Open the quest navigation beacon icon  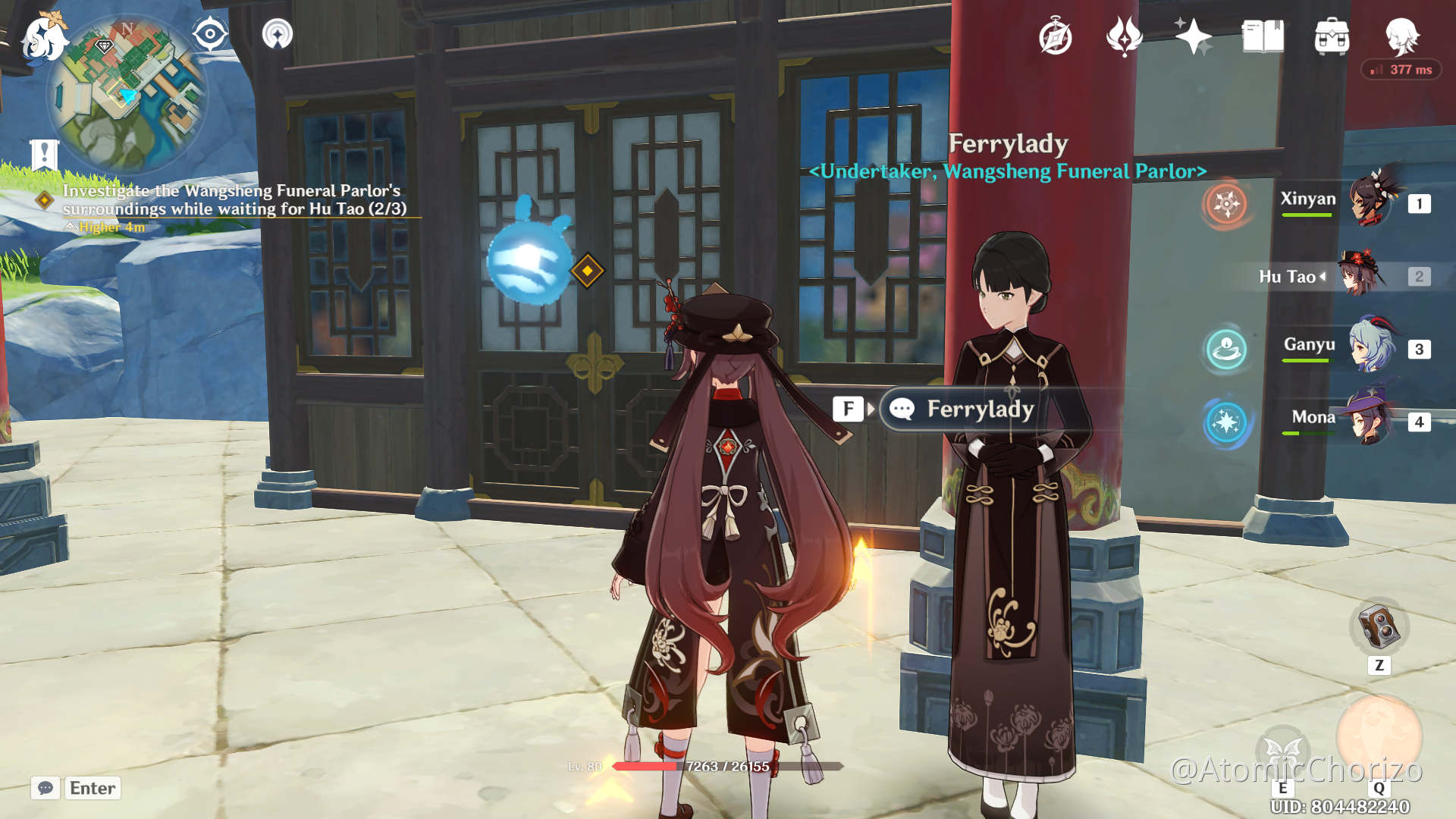[278, 34]
